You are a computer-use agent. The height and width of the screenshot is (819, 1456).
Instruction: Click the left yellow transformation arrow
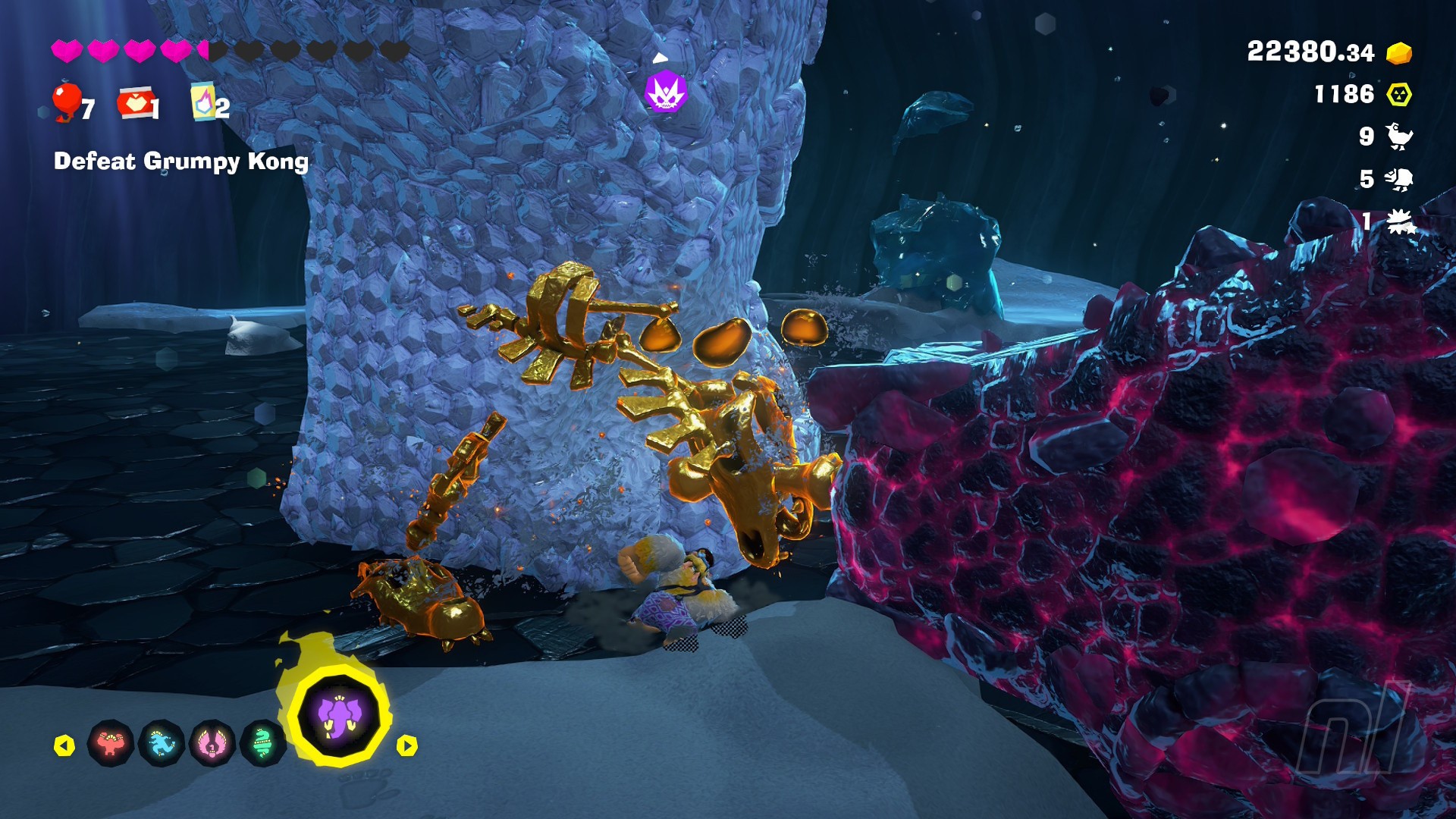coord(64,745)
